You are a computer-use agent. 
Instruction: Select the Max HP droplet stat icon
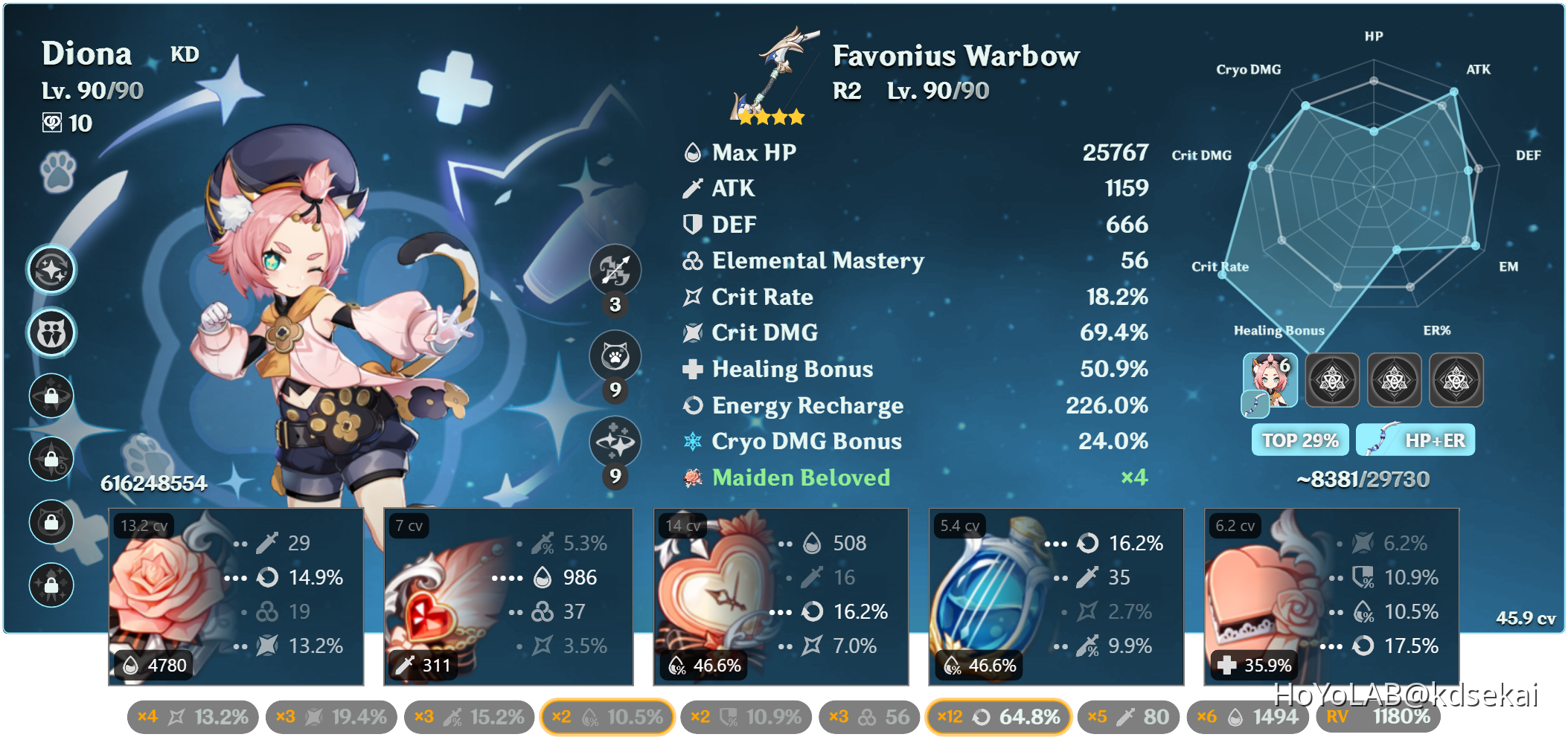[x=691, y=152]
